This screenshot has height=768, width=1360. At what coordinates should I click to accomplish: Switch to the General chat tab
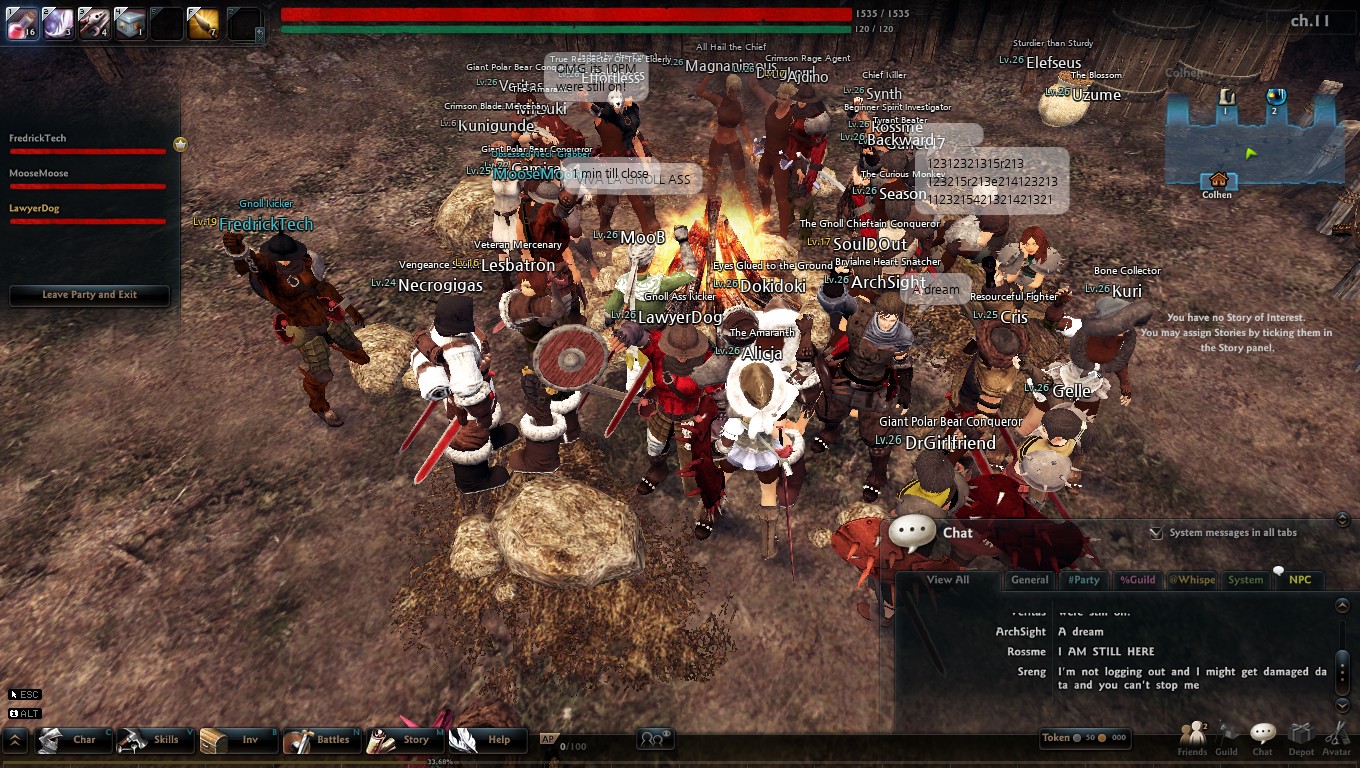pyautogui.click(x=1030, y=580)
